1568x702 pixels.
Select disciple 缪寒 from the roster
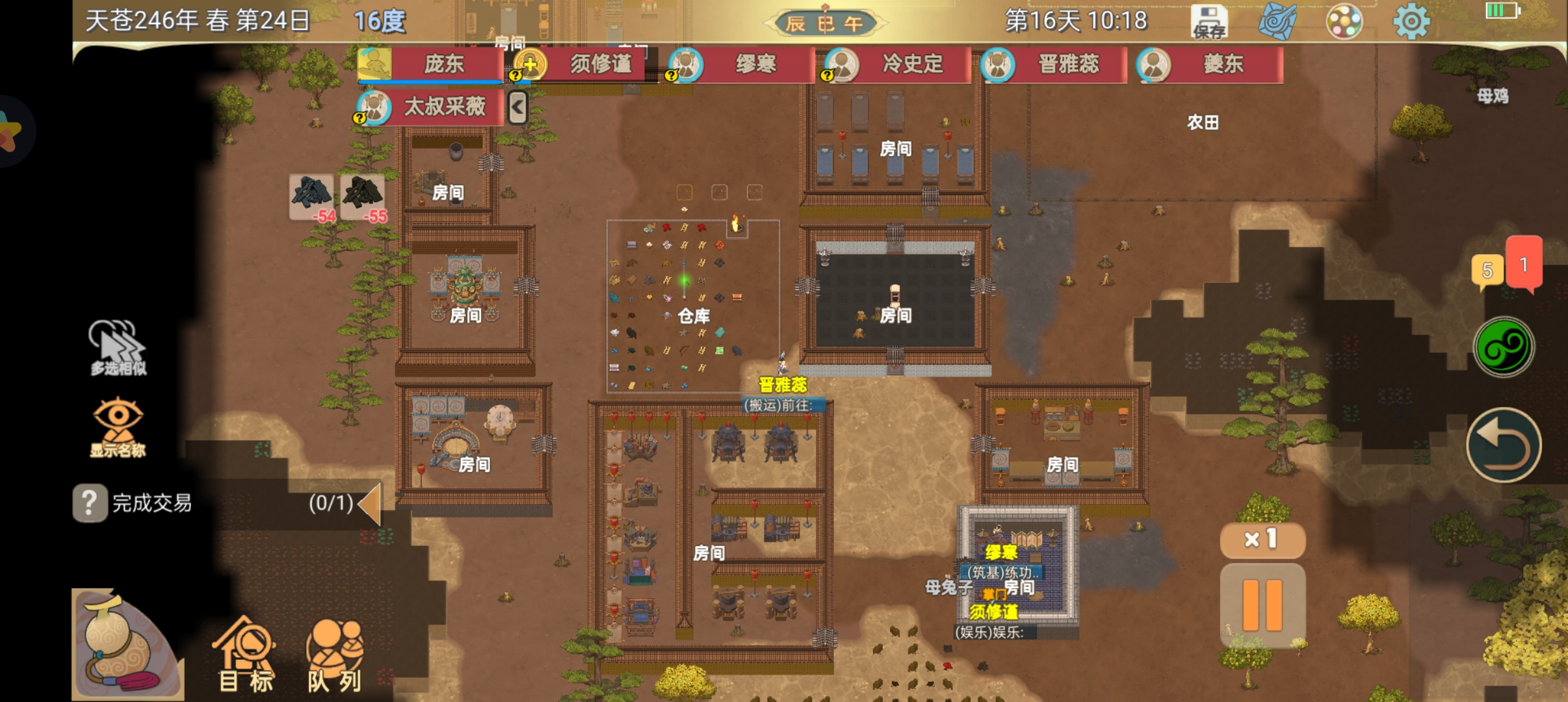click(x=741, y=64)
